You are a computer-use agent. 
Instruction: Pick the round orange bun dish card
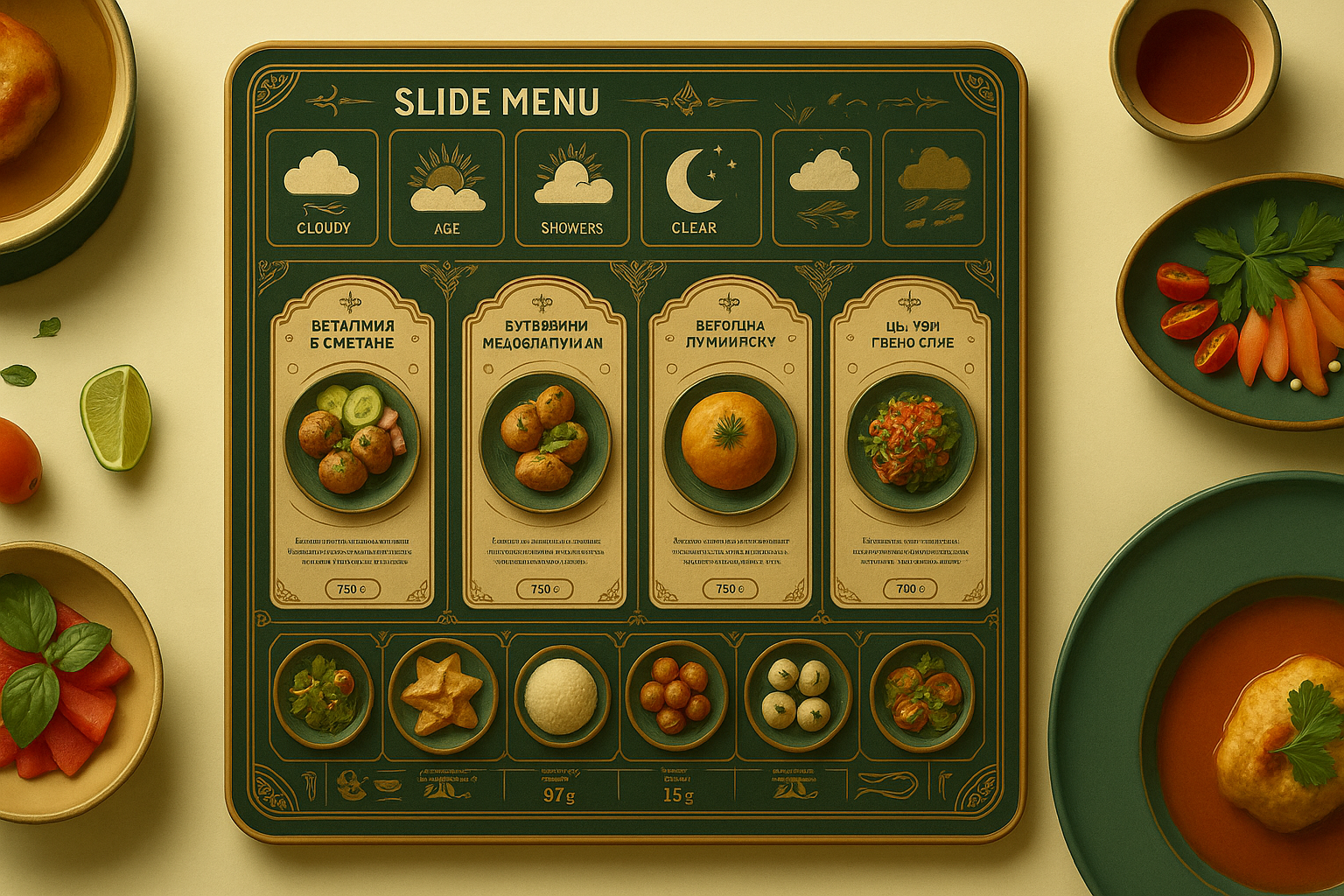730,442
